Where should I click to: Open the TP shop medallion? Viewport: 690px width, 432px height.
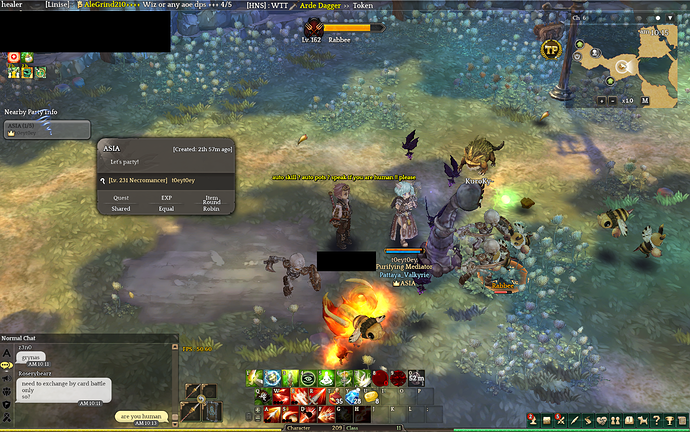coord(550,49)
